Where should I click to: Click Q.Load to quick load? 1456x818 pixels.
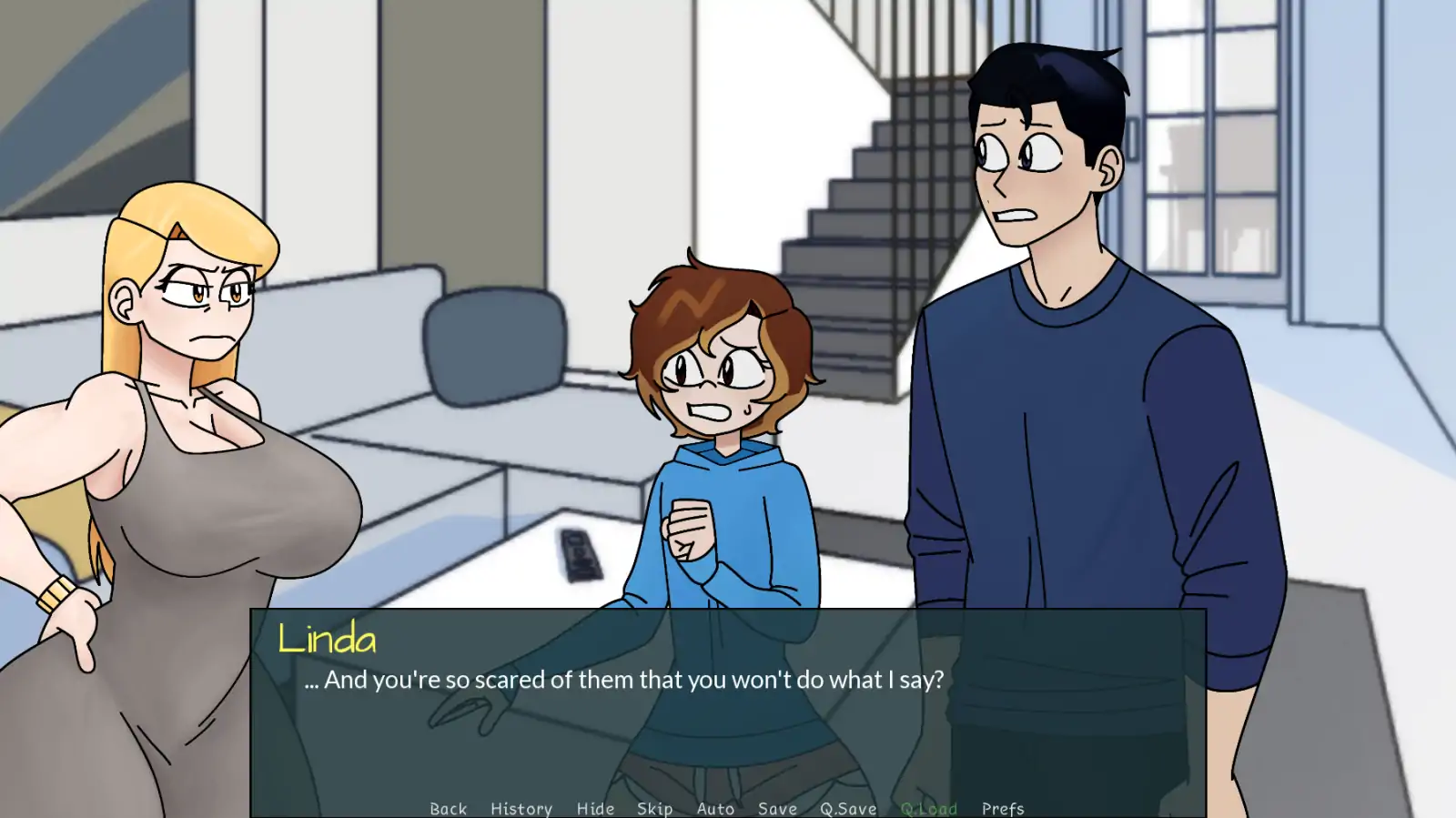[x=929, y=808]
